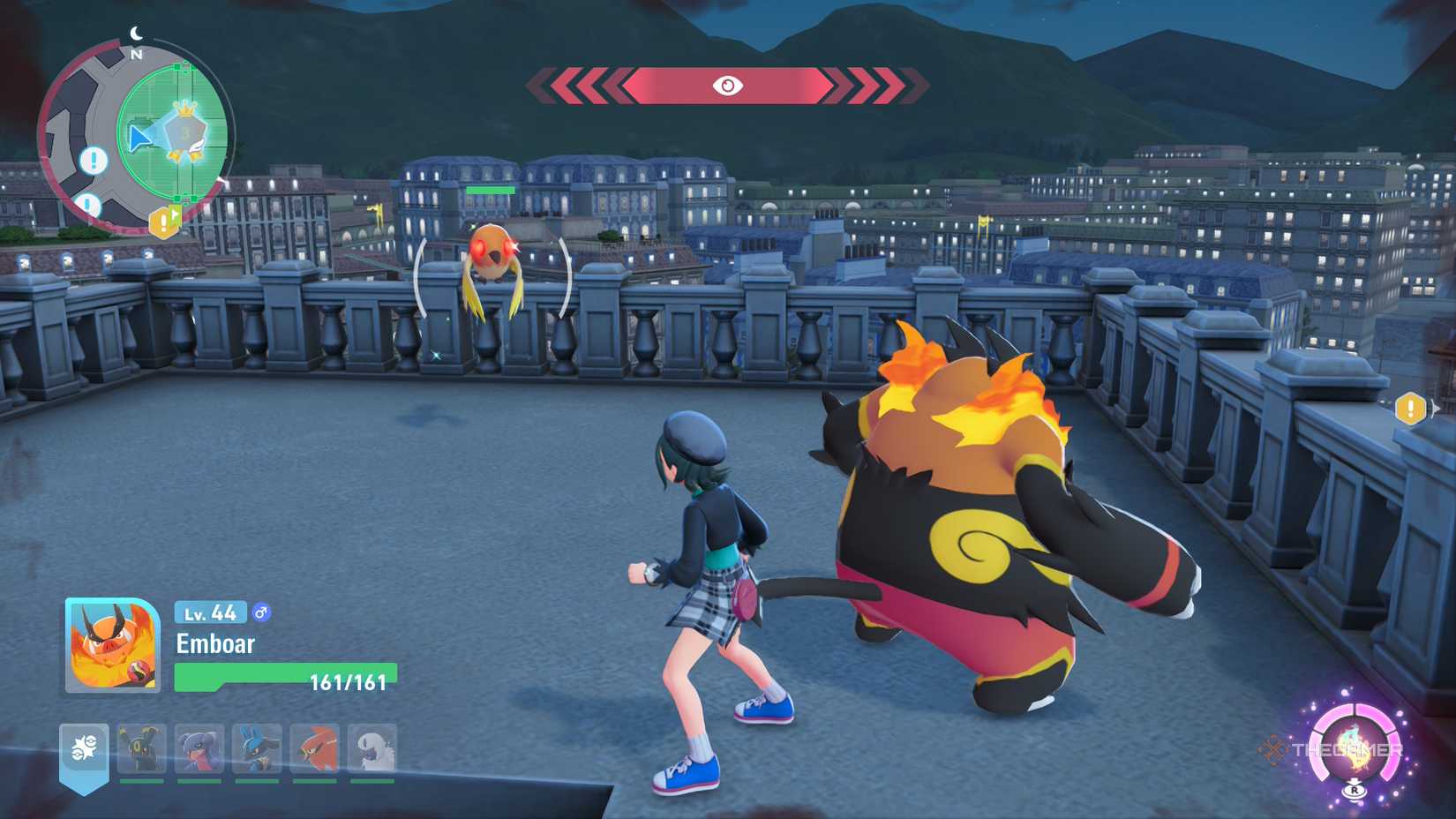The image size is (1456, 819).
Task: Switch to Garchomp party slot
Action: tap(199, 749)
